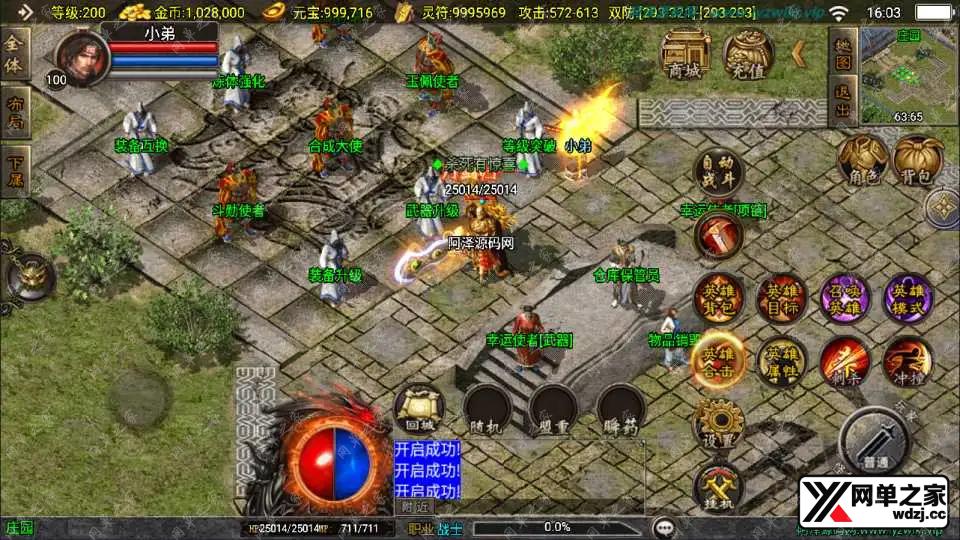Select the 全体 tab

click(15, 49)
